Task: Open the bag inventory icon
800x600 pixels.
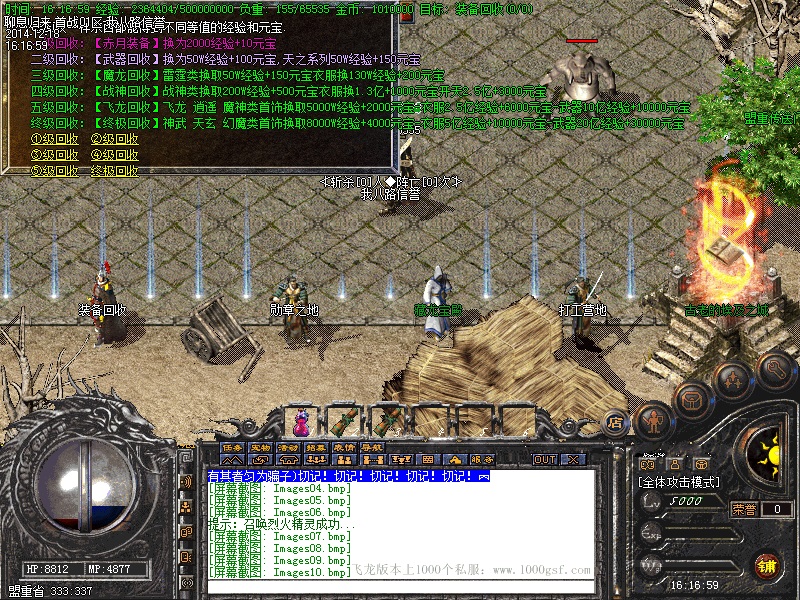Action: click(x=691, y=398)
